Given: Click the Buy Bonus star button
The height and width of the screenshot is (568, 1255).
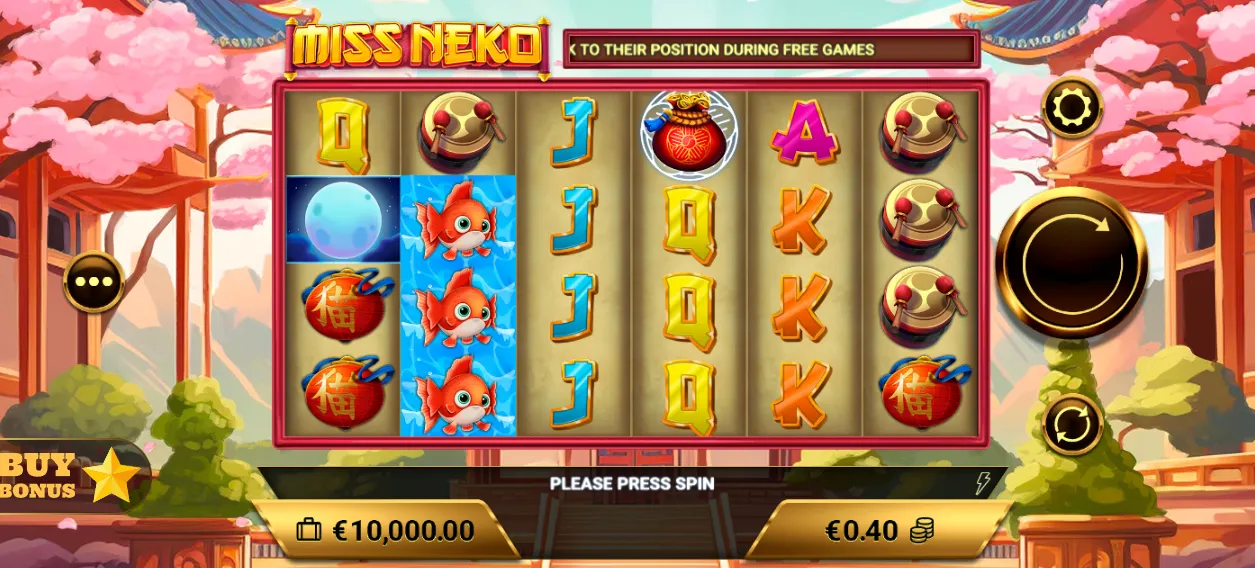Looking at the screenshot, I should click(70, 476).
